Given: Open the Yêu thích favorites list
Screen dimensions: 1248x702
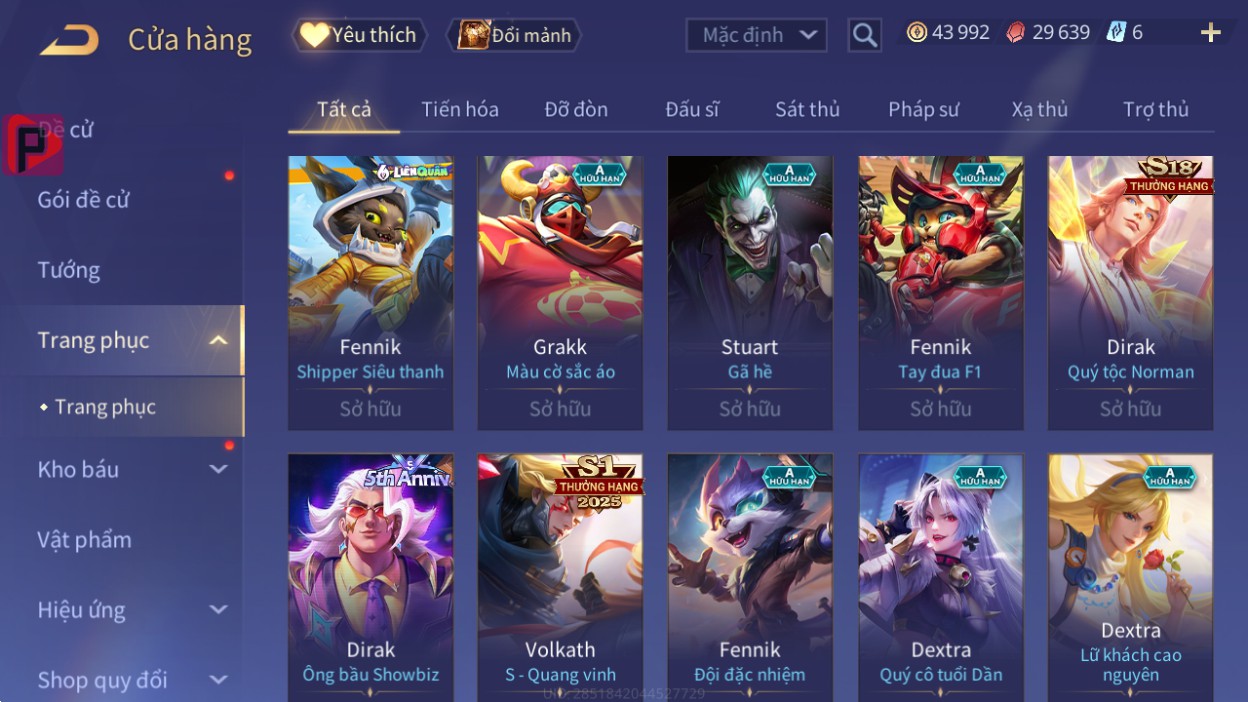Looking at the screenshot, I should click(x=359, y=35).
